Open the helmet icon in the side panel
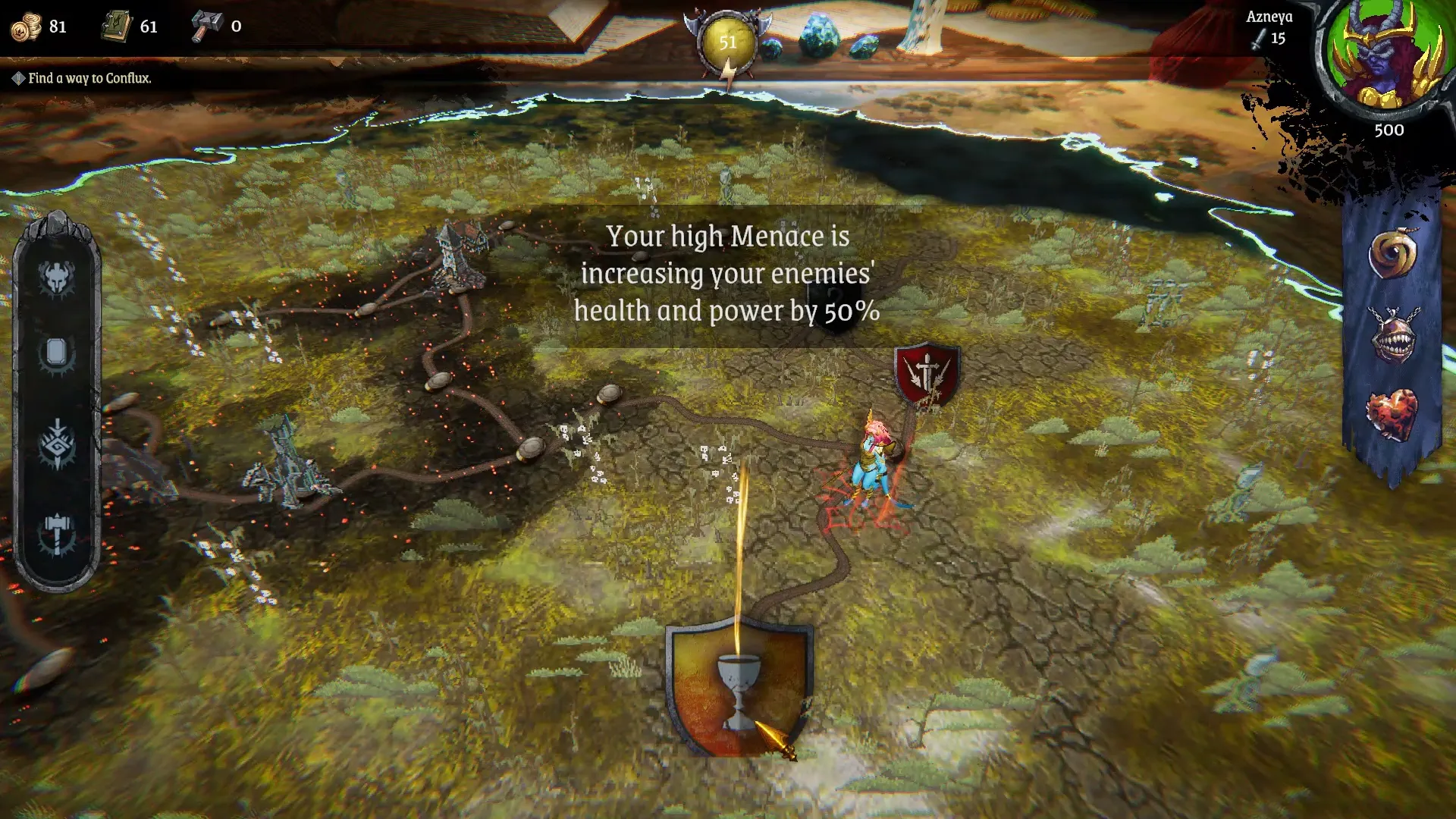Viewport: 1456px width, 819px height. tap(57, 278)
